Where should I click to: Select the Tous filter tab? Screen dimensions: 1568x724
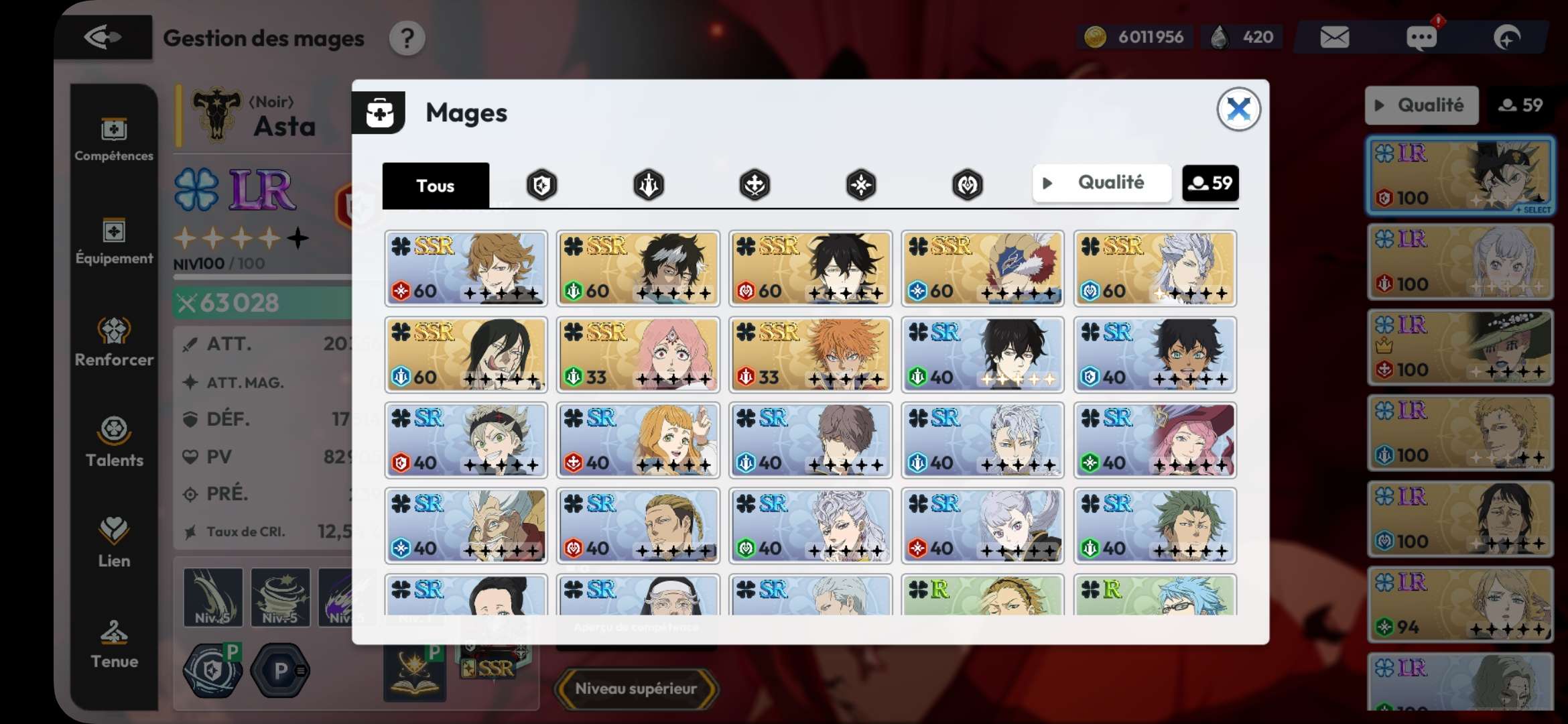pos(436,186)
